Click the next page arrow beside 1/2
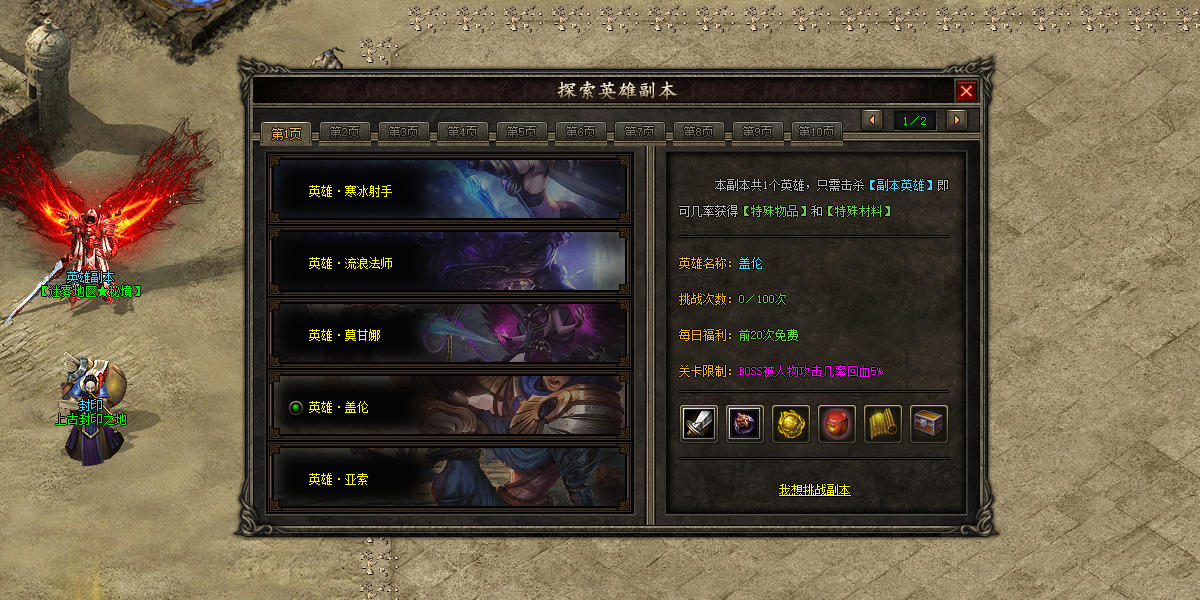 pos(957,120)
